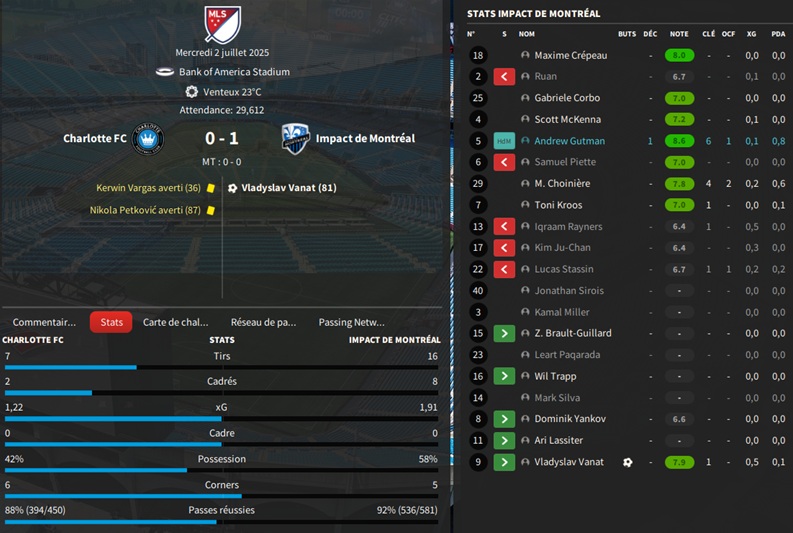Viewport: 793px width, 533px height.
Task: Select the Passing Network tab
Action: pos(351,322)
